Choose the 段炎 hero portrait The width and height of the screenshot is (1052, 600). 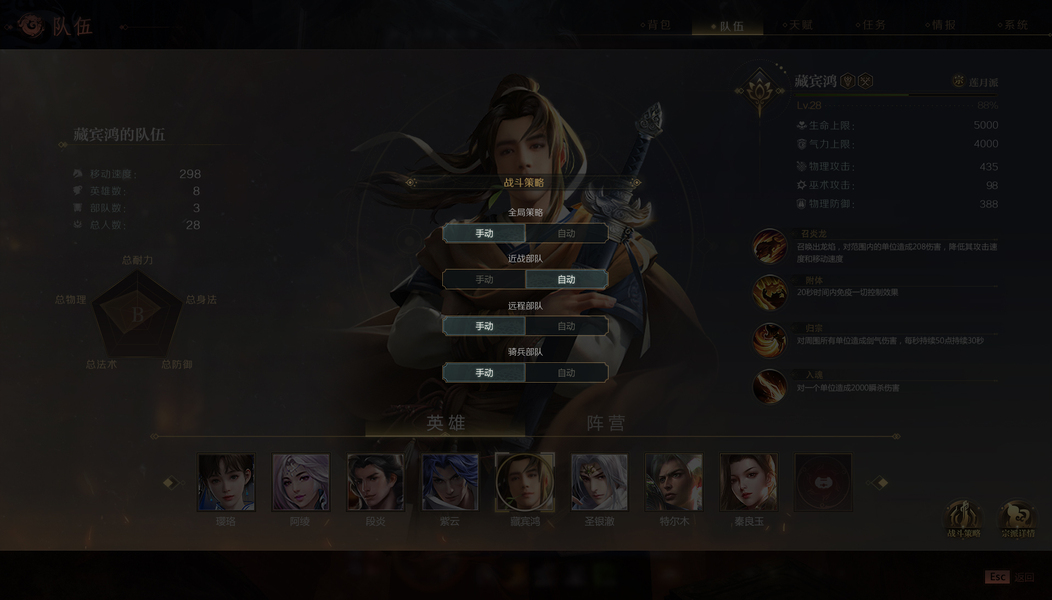[x=375, y=483]
